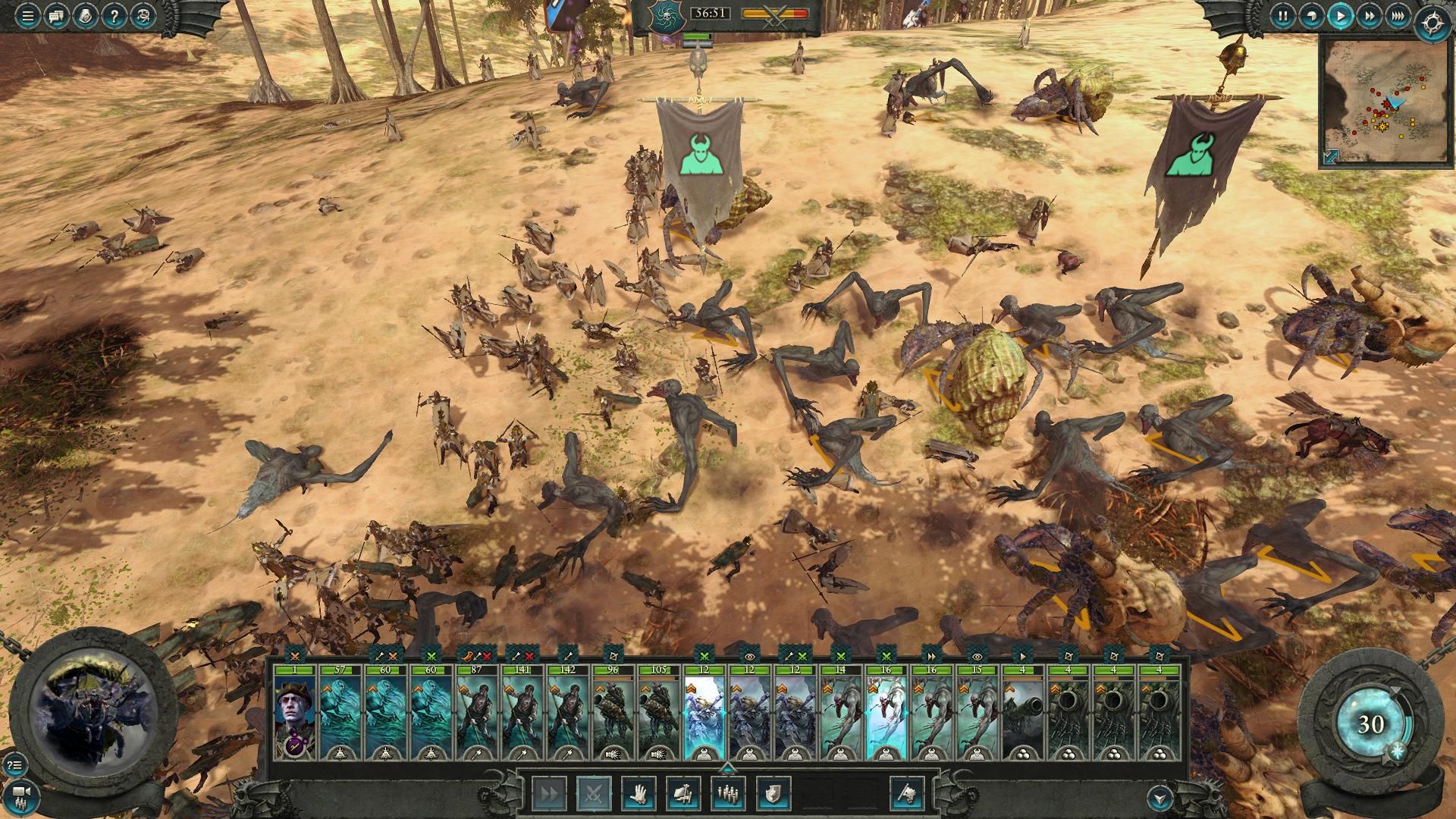The width and height of the screenshot is (1456, 819).
Task: Set battle speed to fastest
Action: point(1398,15)
